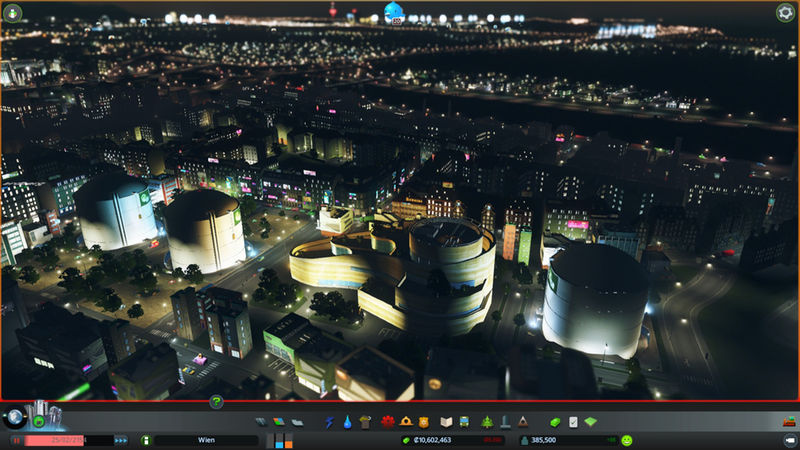Open the districts tool menu
800x450 pixels.
pos(296,422)
